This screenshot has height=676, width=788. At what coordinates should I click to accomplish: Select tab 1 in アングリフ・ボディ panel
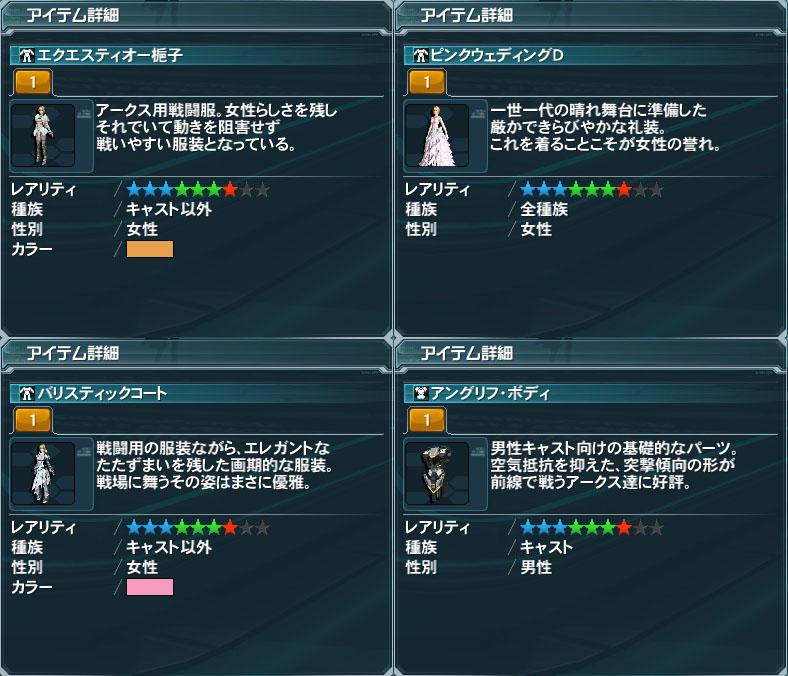427,419
